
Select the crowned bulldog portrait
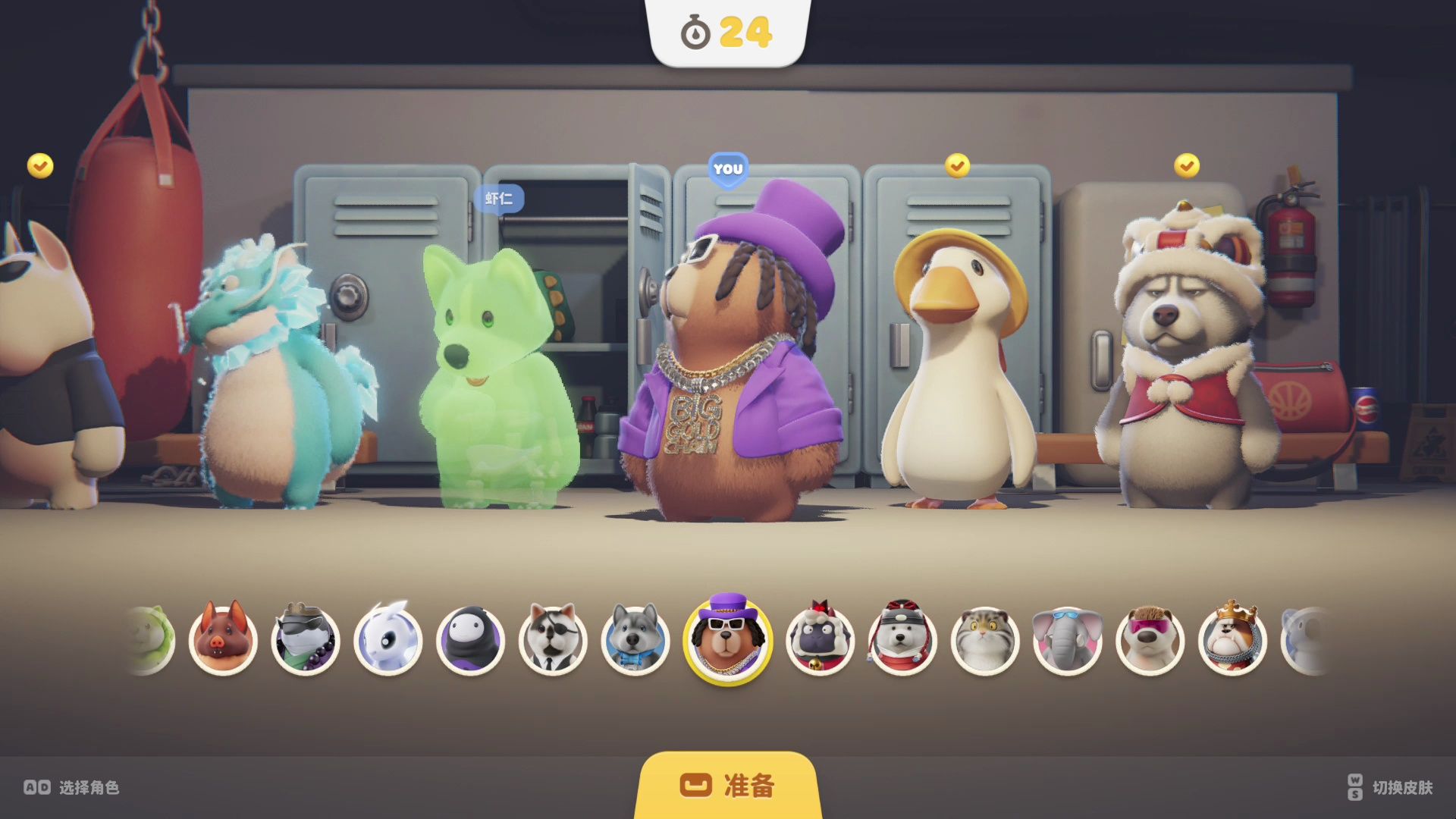click(1233, 640)
